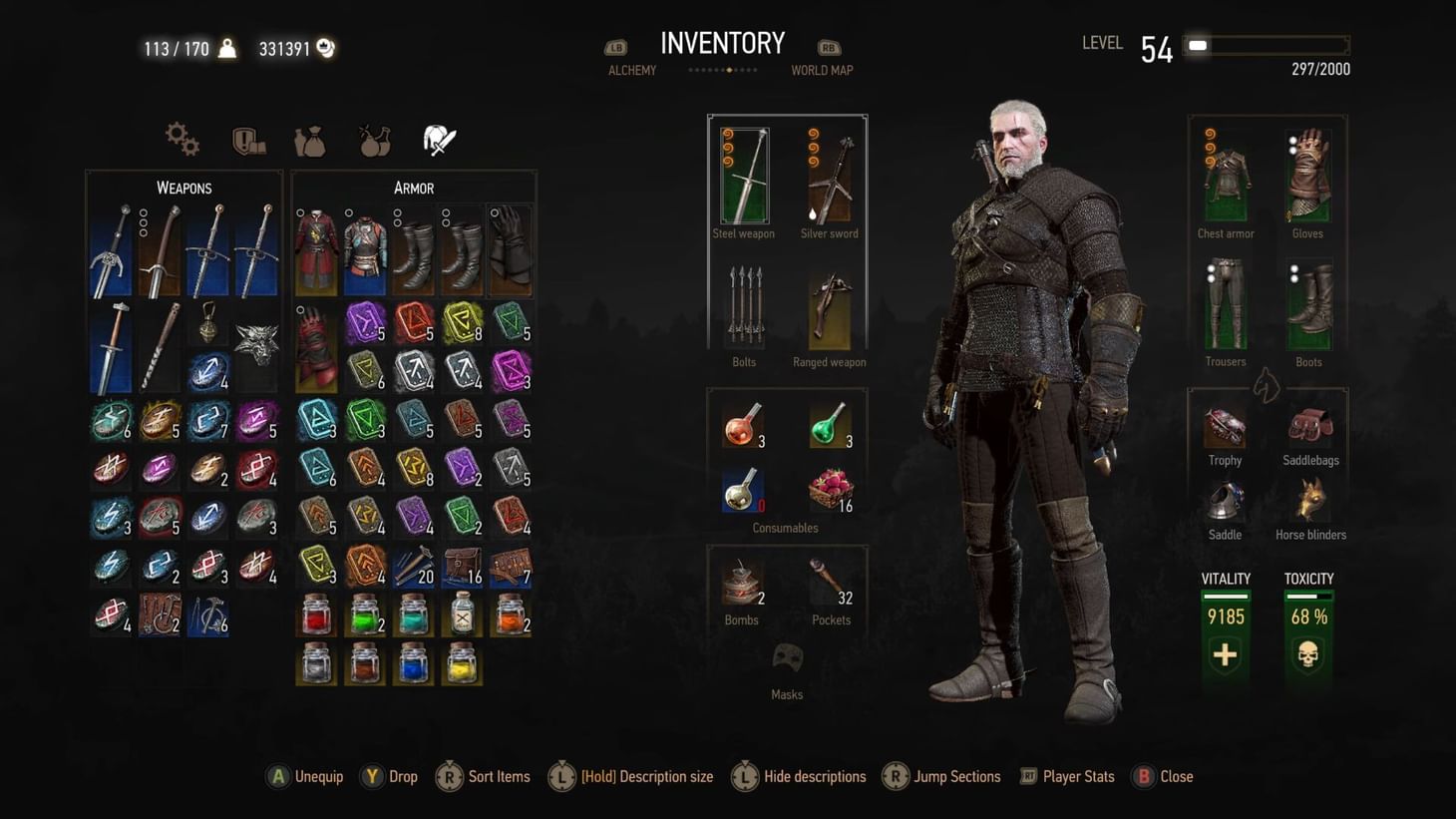This screenshot has height=819, width=1456.
Task: Click the level experience progress bar
Action: point(1265,44)
